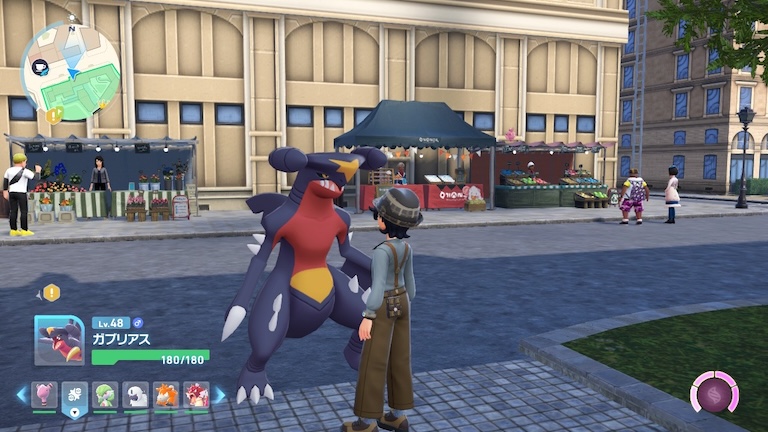768x432 pixels.
Task: Click the yellow exclamation alert icon
Action: (51, 293)
